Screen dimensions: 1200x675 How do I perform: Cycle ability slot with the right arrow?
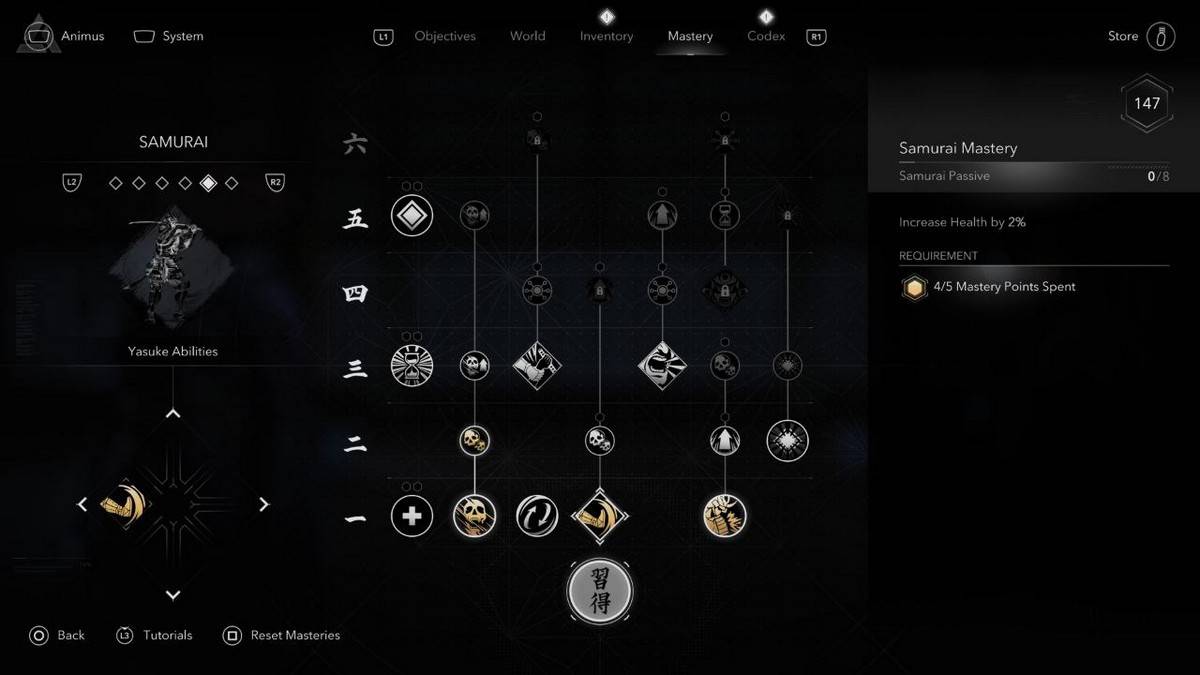(264, 505)
